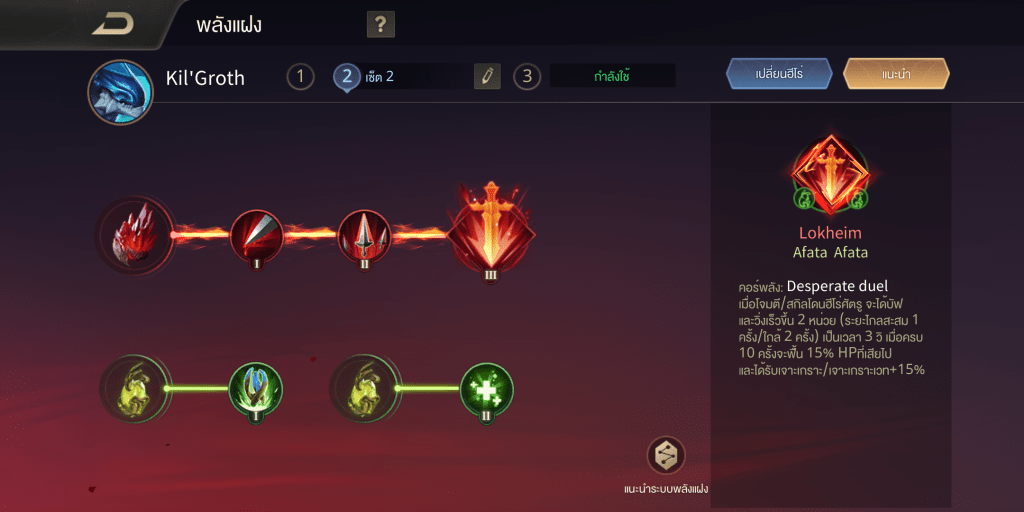Edit the set name with pencil icon
This screenshot has width=1024, height=512.
(487, 76)
